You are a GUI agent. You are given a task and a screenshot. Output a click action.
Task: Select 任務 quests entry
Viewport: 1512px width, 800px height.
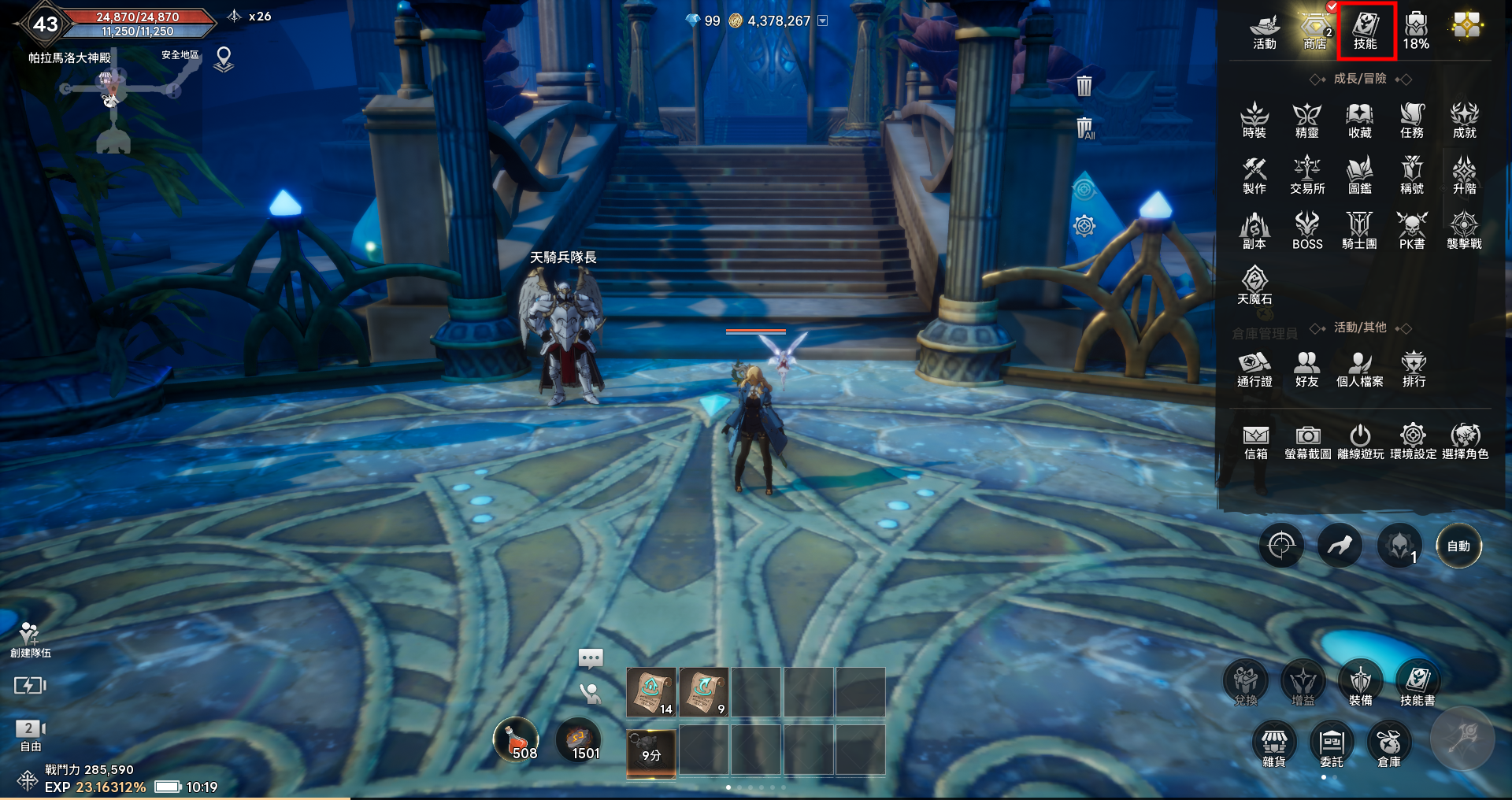pyautogui.click(x=1412, y=120)
